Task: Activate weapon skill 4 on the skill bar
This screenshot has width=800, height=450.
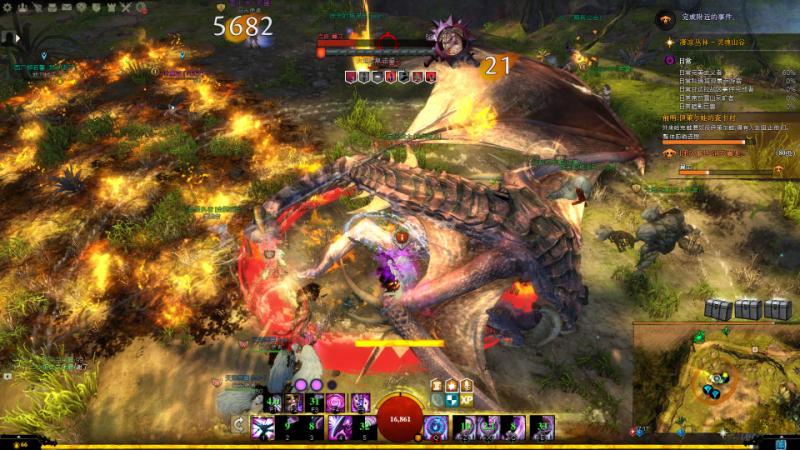Action: tap(338, 428)
